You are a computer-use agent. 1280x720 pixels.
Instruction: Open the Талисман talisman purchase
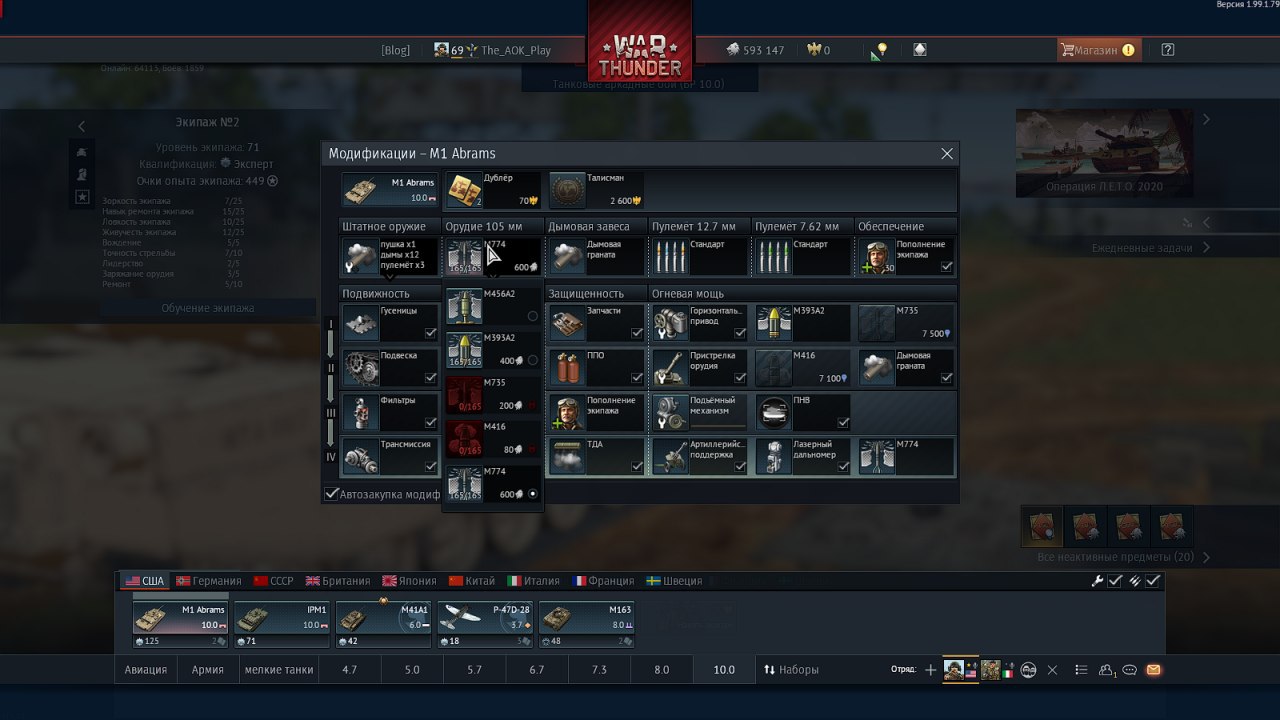[597, 190]
